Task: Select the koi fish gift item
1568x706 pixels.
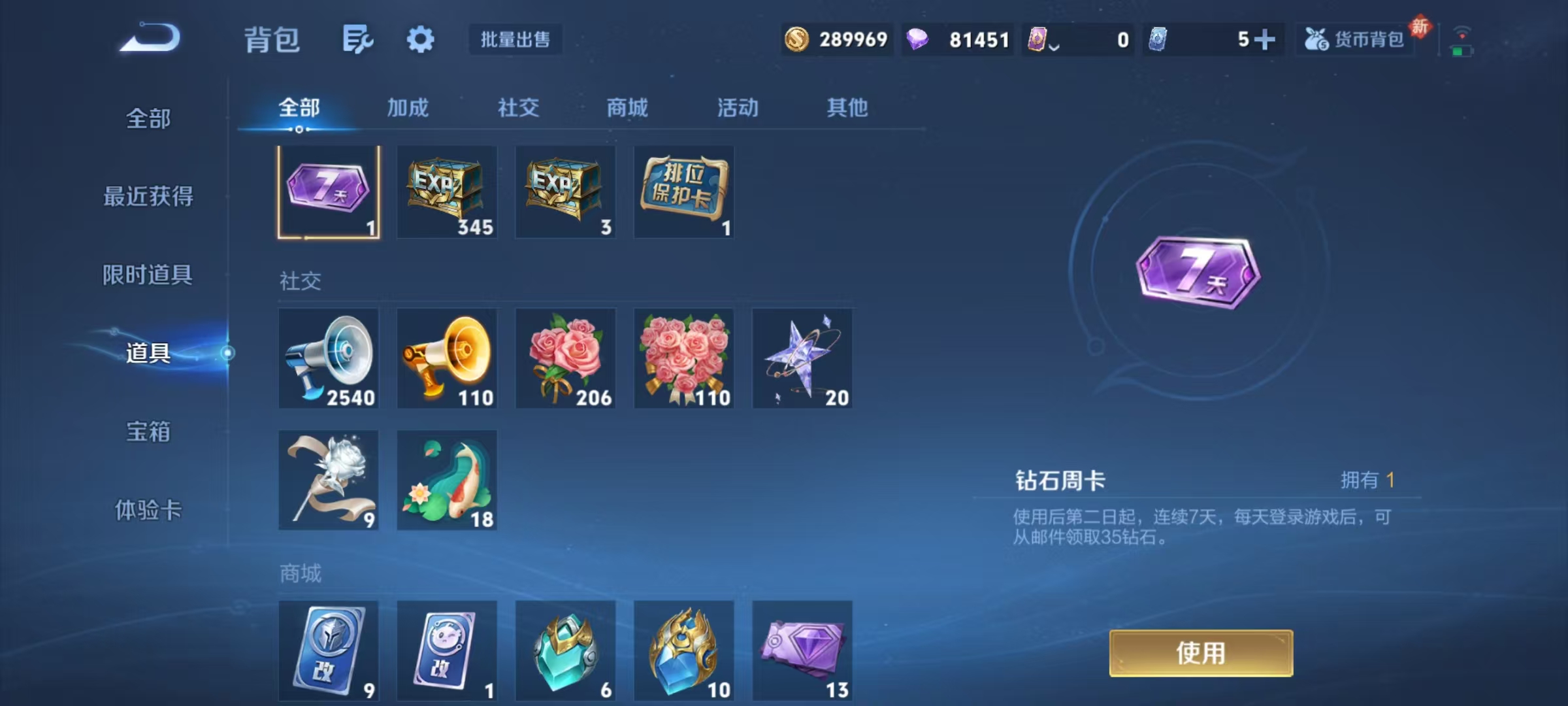Action: [x=447, y=479]
